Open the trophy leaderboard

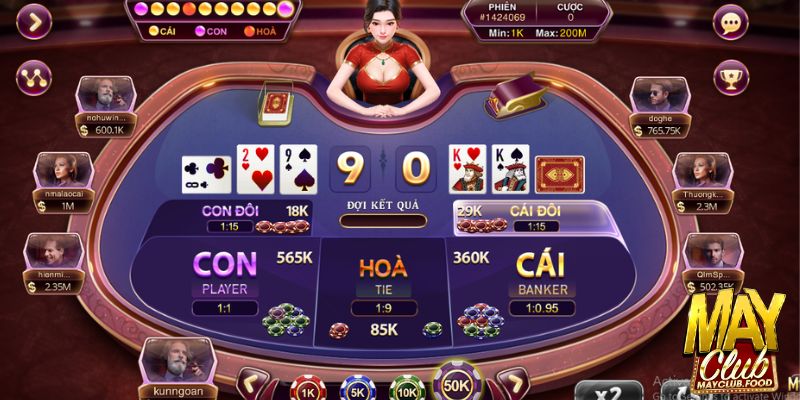point(733,76)
